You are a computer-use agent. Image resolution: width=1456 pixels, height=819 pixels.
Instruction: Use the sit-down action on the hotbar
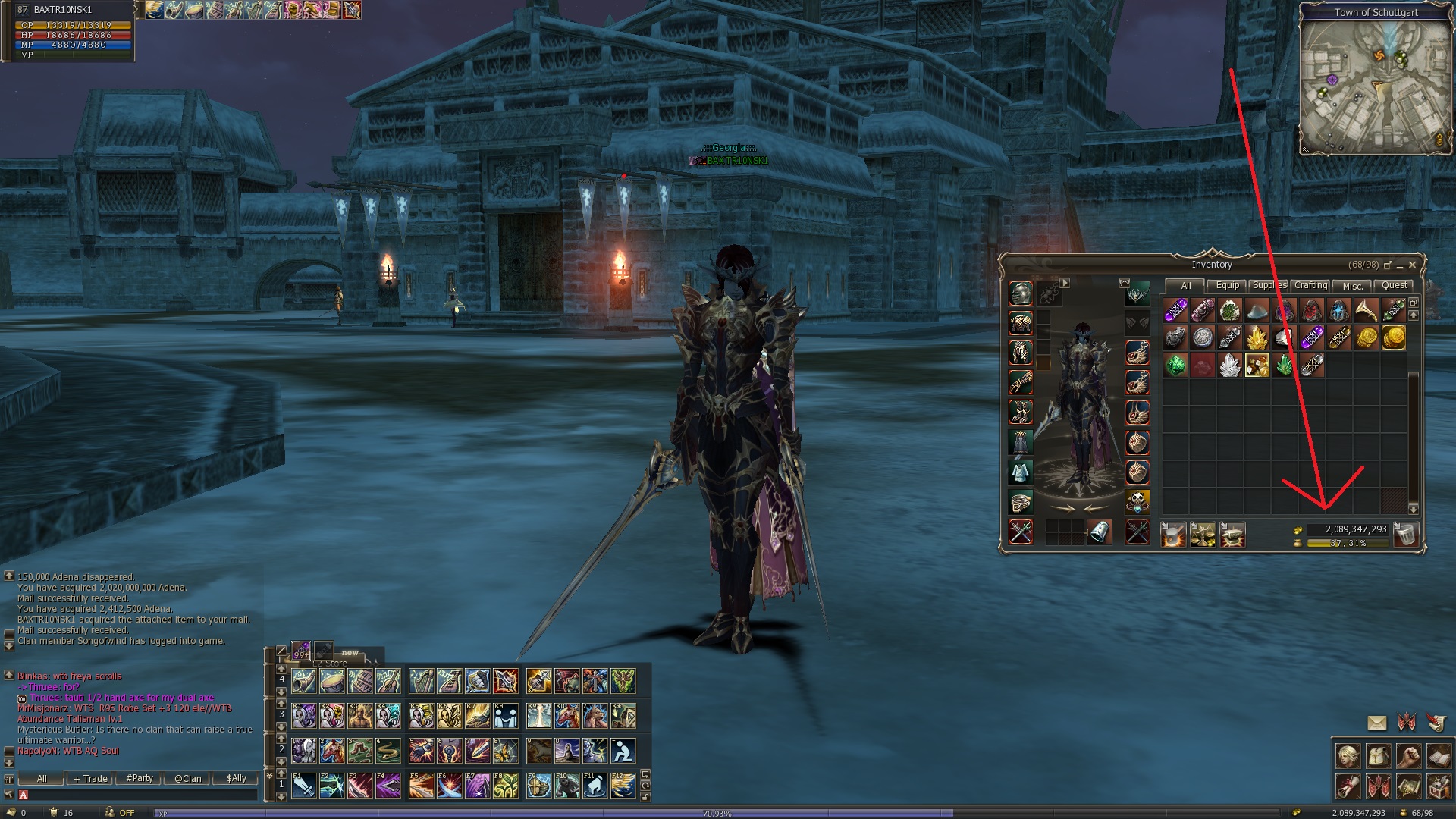tap(623, 752)
